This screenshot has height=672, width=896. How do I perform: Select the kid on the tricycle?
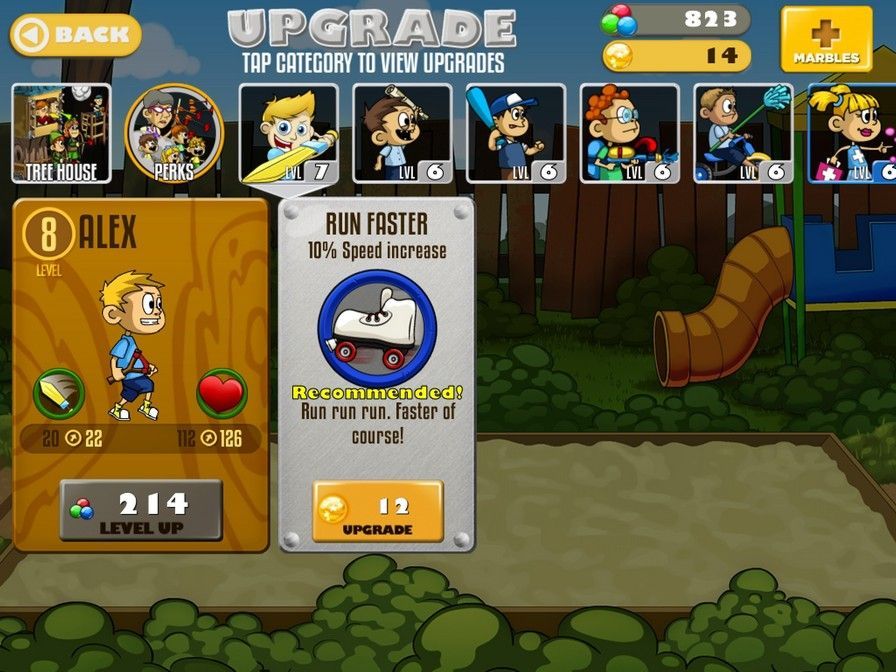point(743,134)
